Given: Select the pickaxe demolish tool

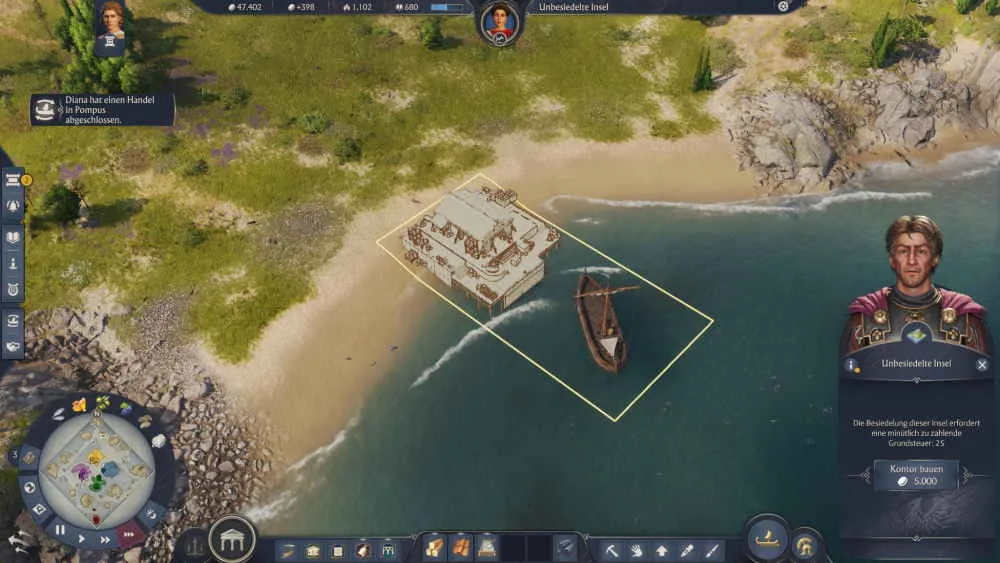Looking at the screenshot, I should (611, 550).
